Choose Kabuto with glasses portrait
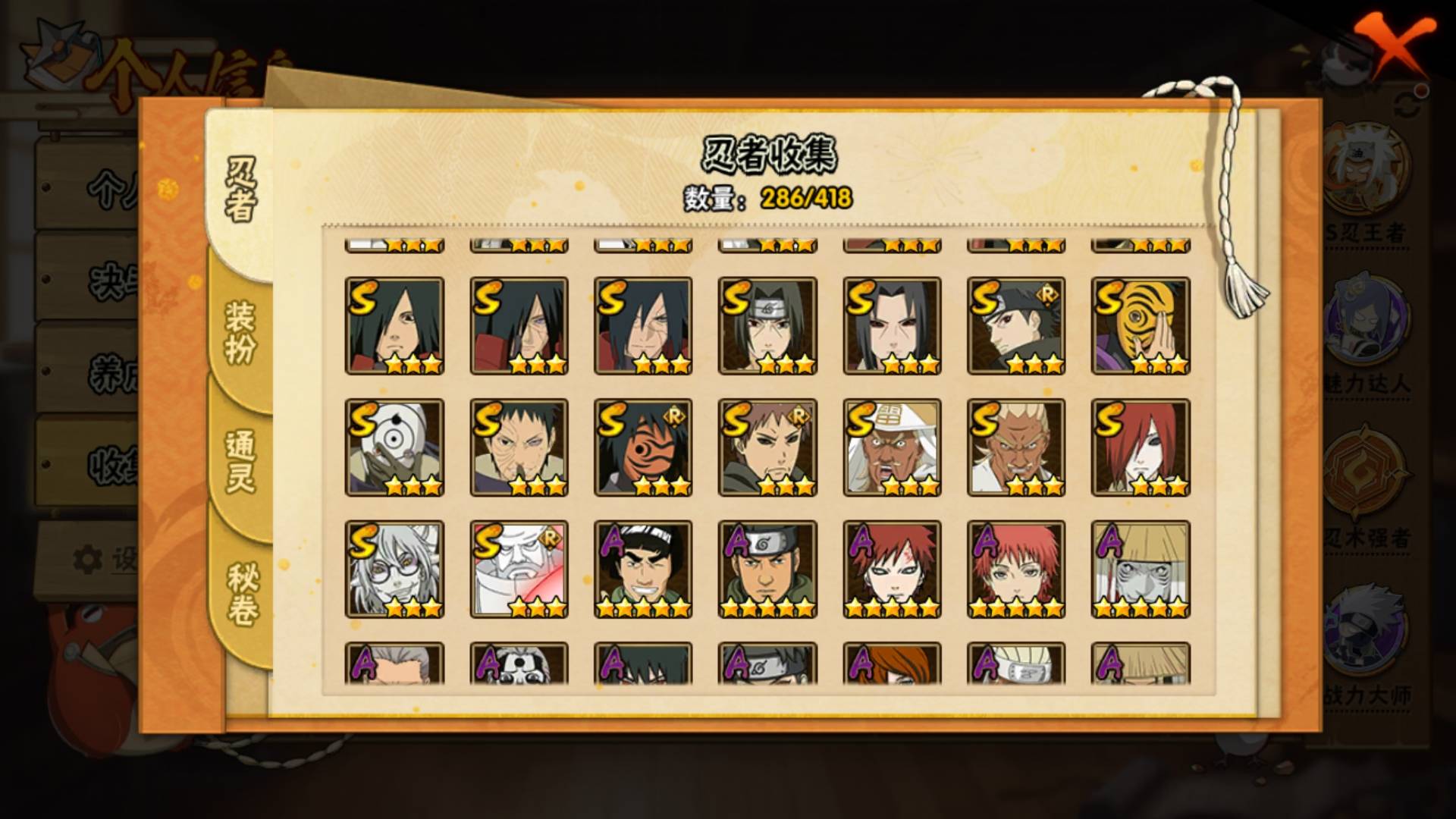 394,569
